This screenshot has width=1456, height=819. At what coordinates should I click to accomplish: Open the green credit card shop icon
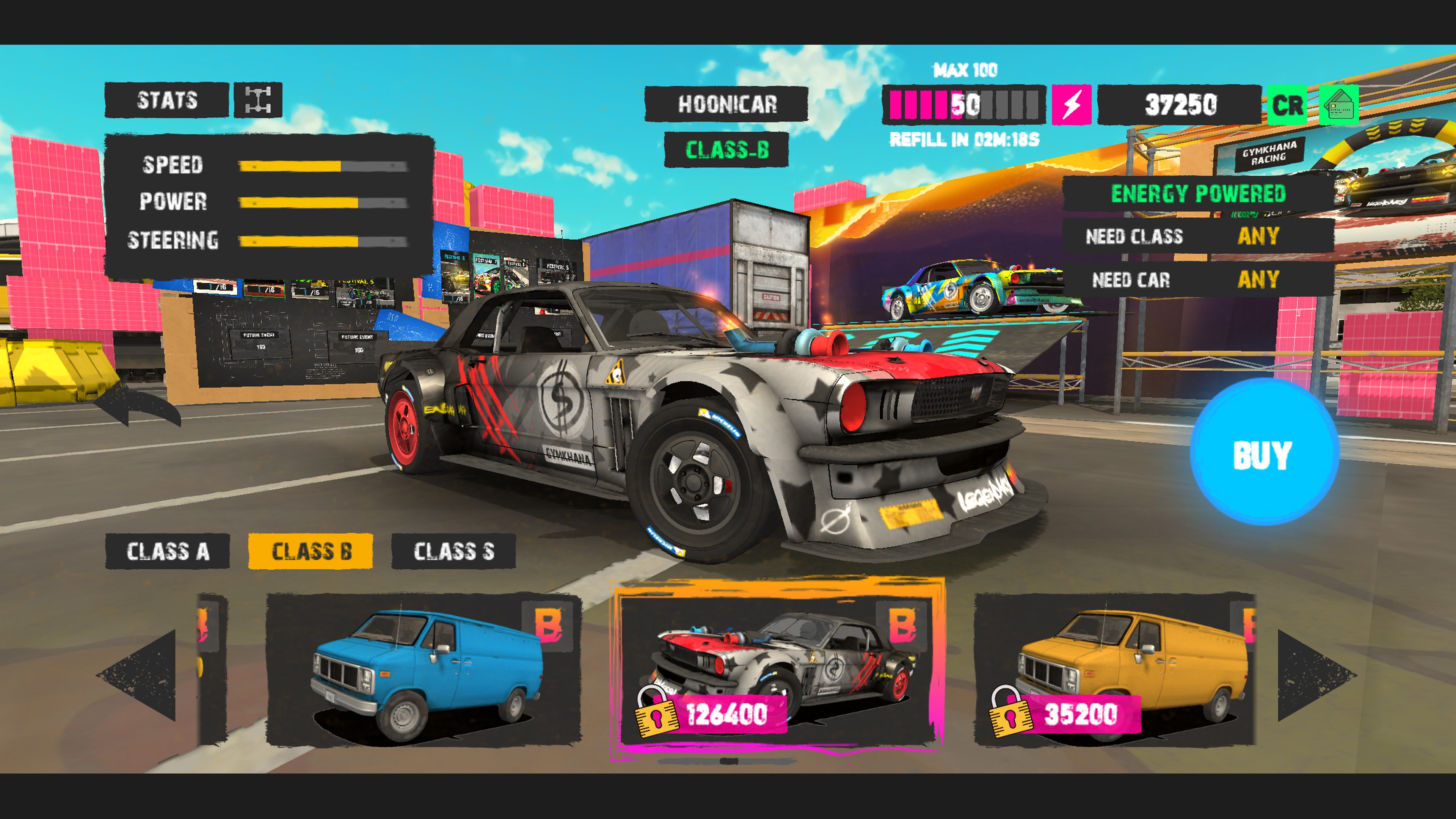(x=1338, y=105)
